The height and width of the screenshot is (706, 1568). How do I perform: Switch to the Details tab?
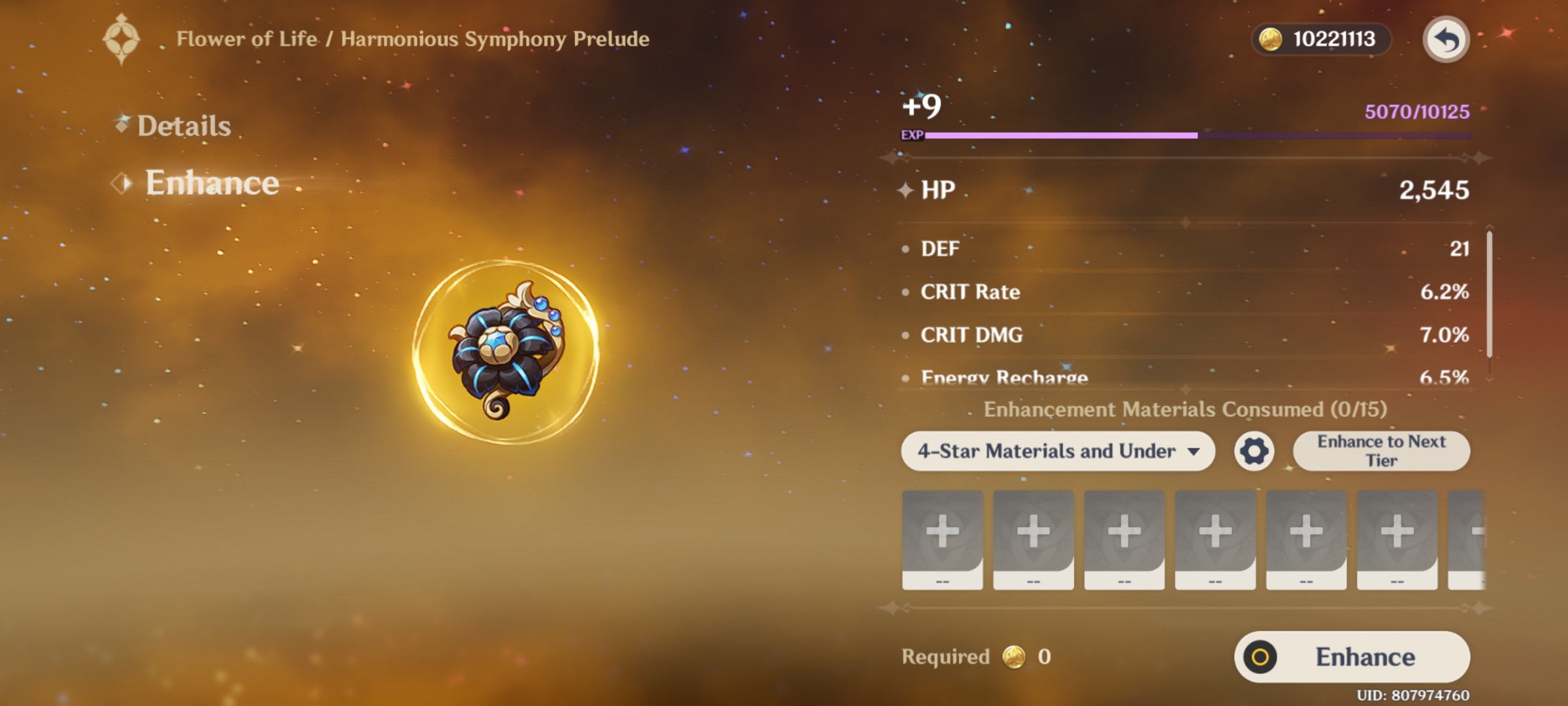[x=184, y=126]
